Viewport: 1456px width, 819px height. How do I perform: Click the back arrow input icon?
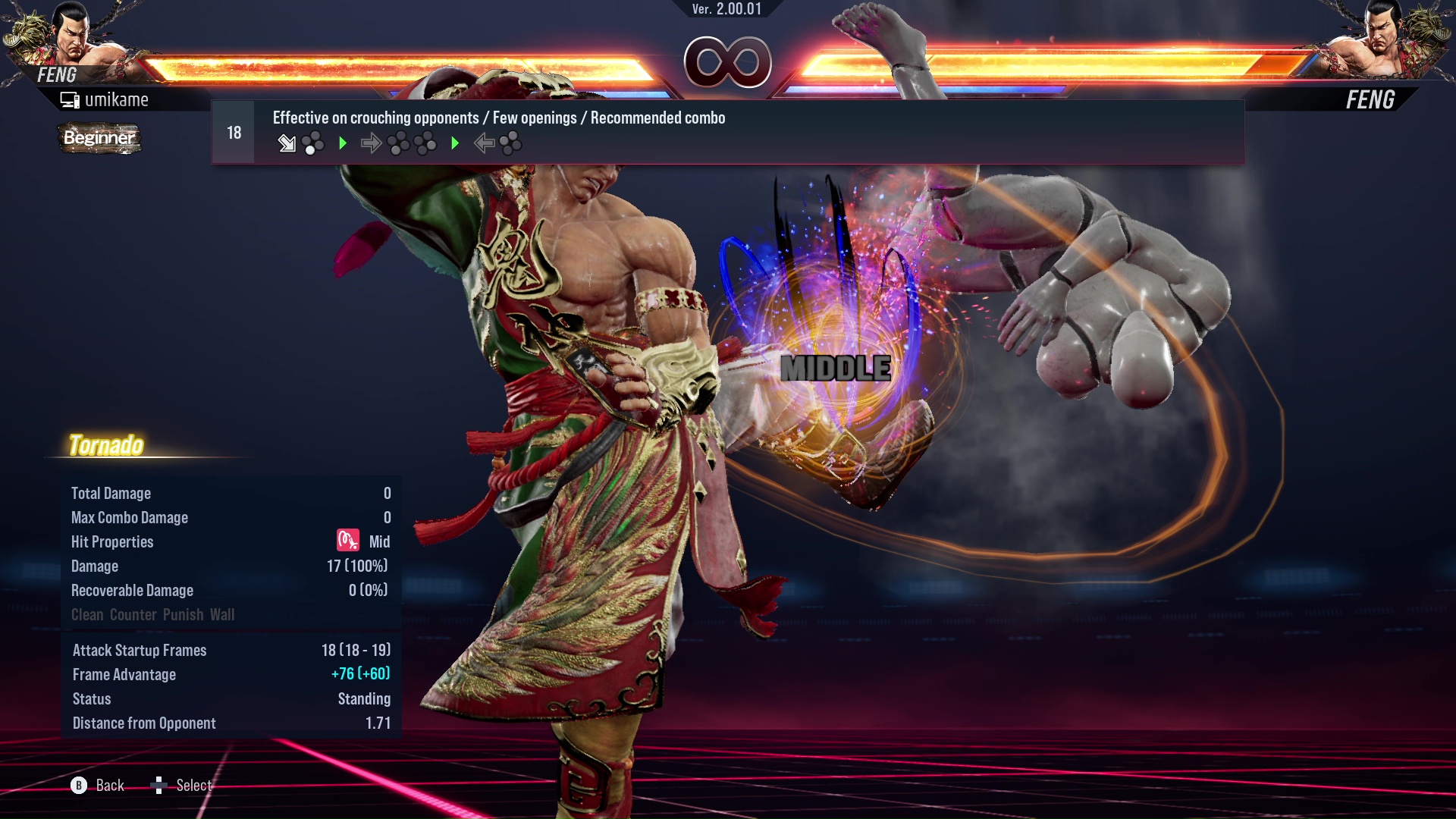click(x=485, y=143)
